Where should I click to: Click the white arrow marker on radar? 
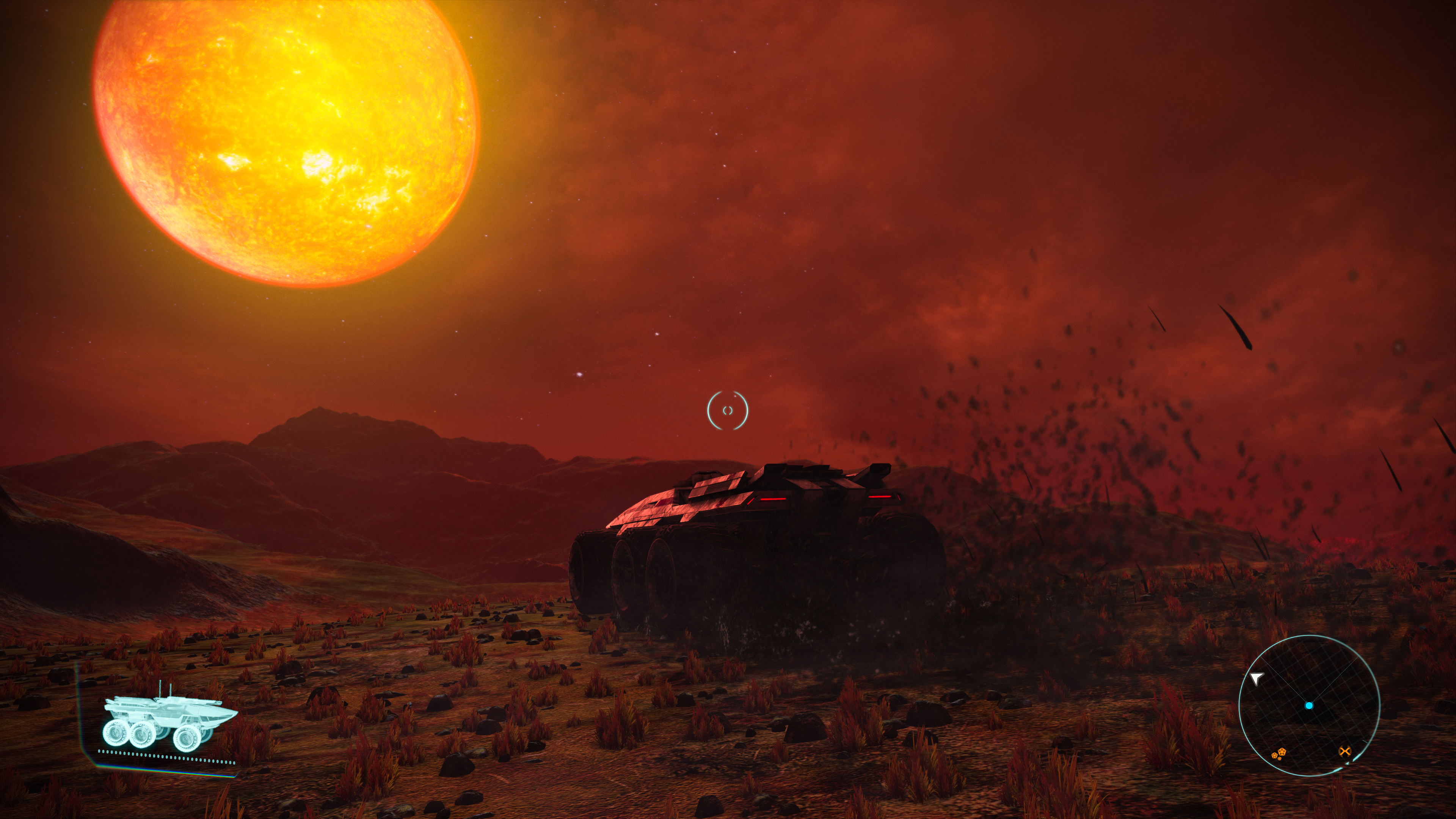point(1256,678)
